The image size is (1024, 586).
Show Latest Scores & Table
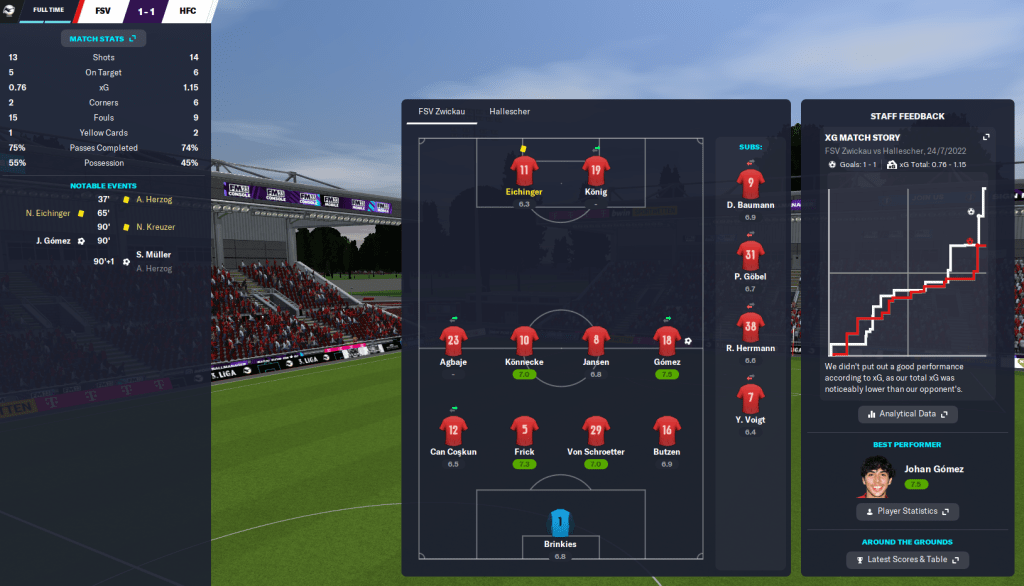(908, 560)
